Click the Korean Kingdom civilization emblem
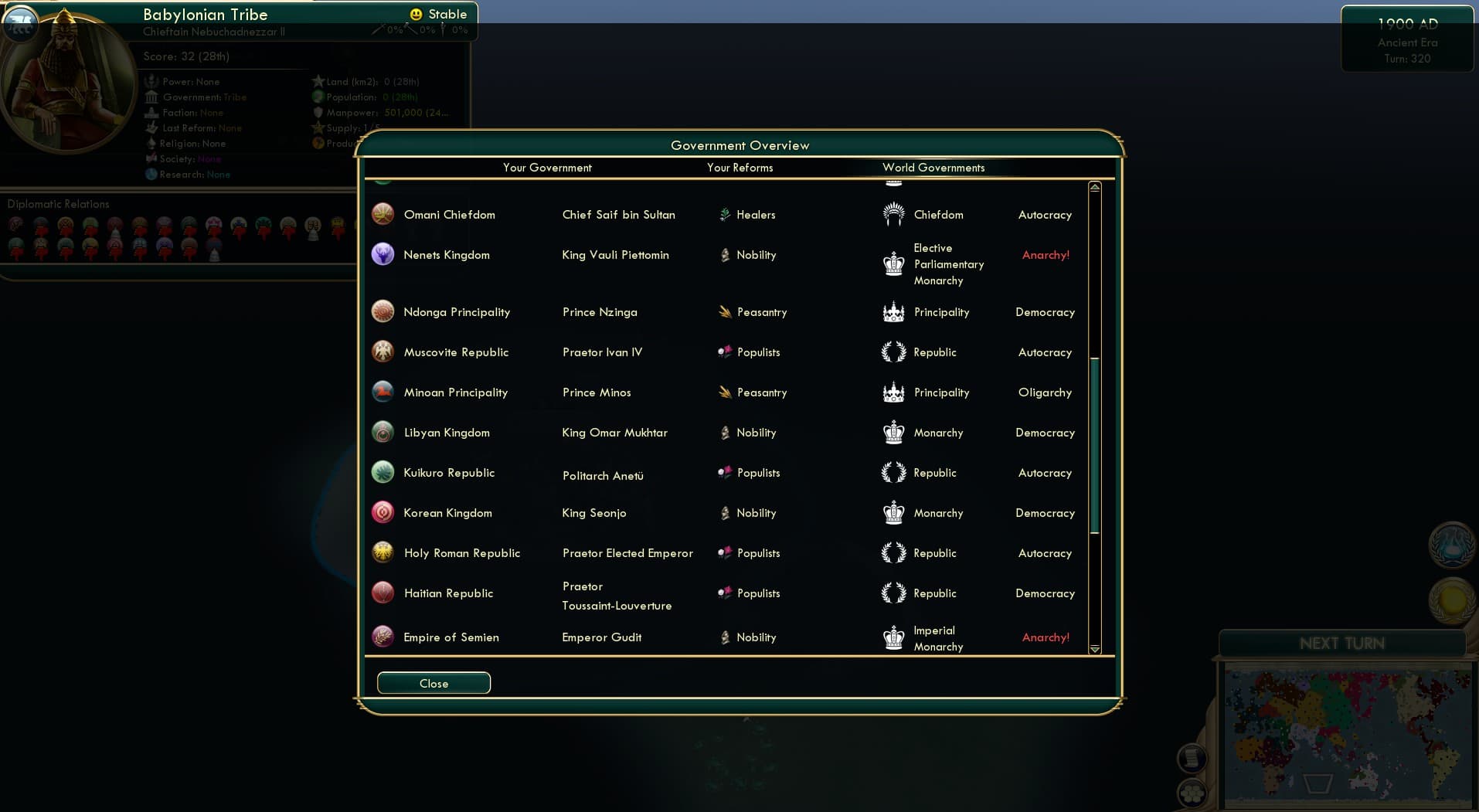Image resolution: width=1479 pixels, height=812 pixels. point(383,511)
